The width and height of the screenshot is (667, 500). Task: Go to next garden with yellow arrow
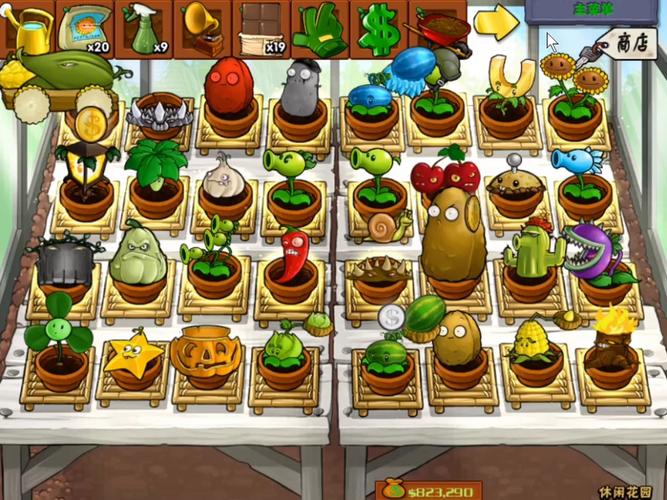(x=494, y=24)
